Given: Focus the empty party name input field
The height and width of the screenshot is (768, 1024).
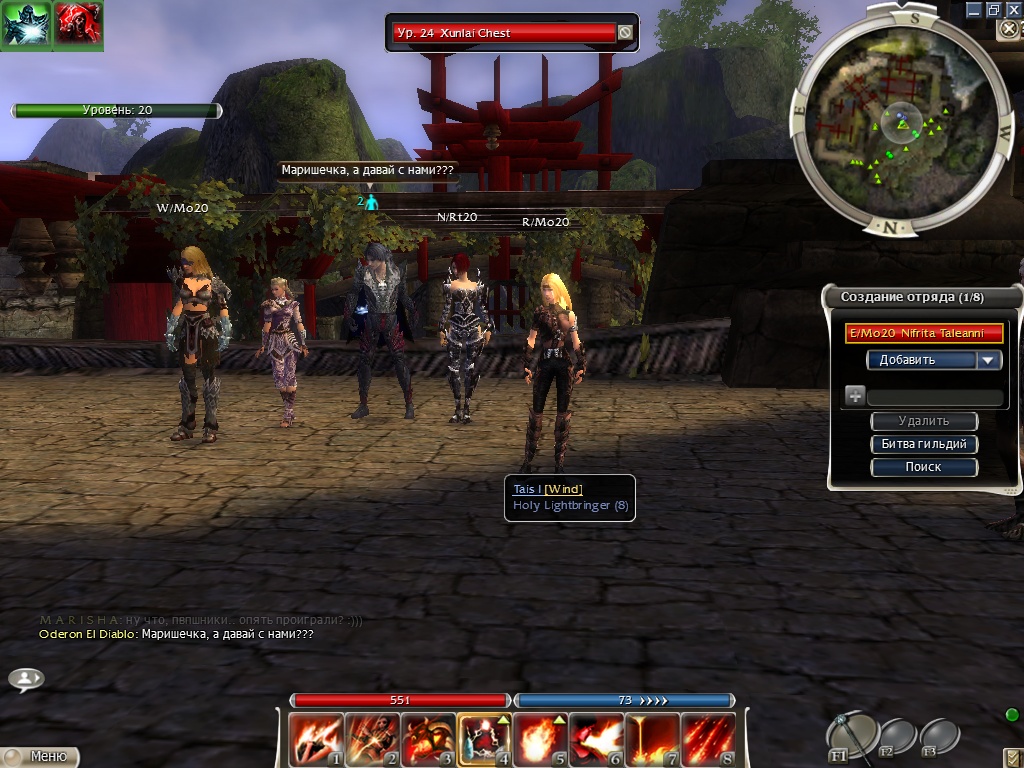Looking at the screenshot, I should 935,397.
